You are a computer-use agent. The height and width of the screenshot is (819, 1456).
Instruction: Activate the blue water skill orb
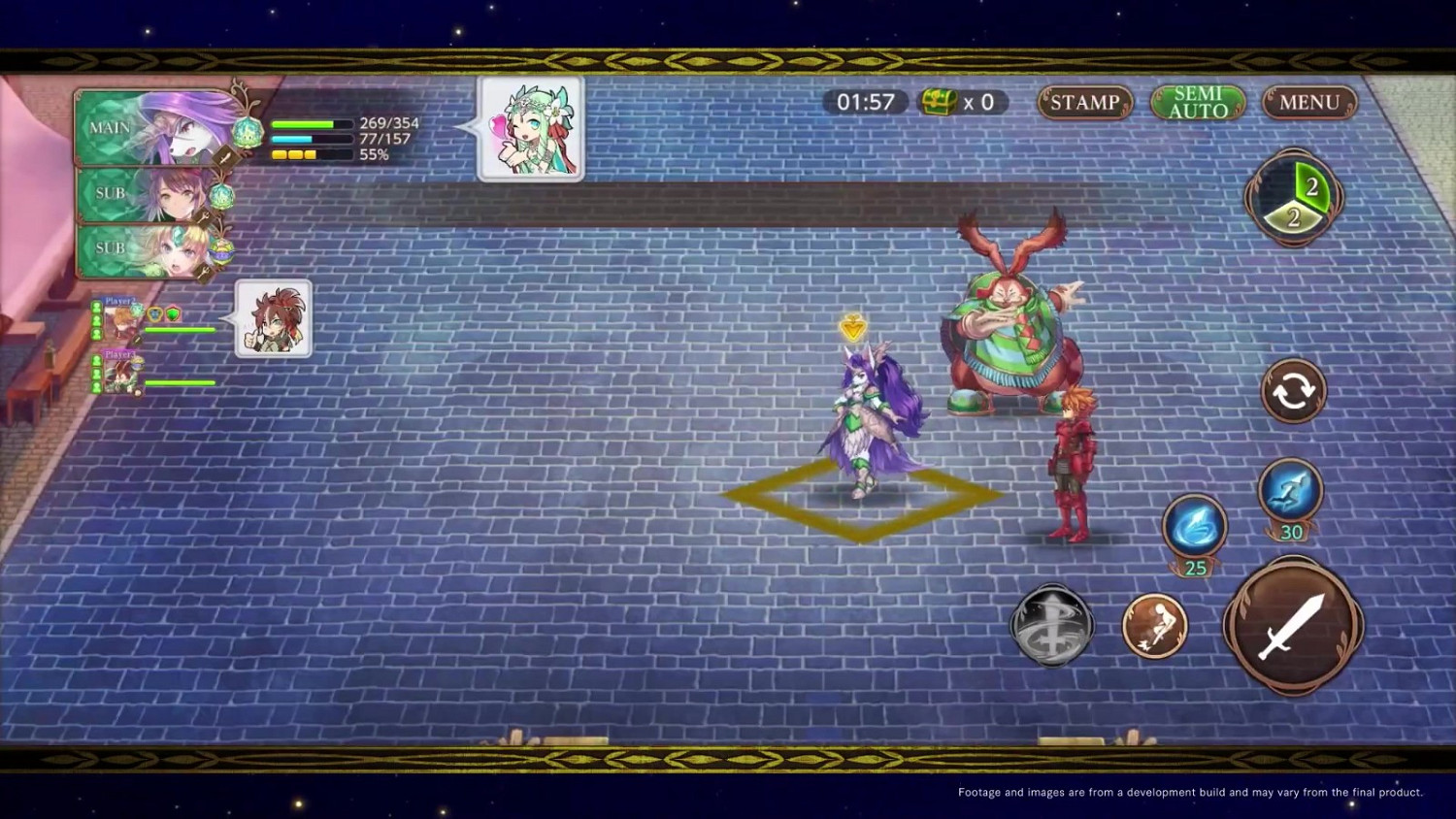(1193, 525)
